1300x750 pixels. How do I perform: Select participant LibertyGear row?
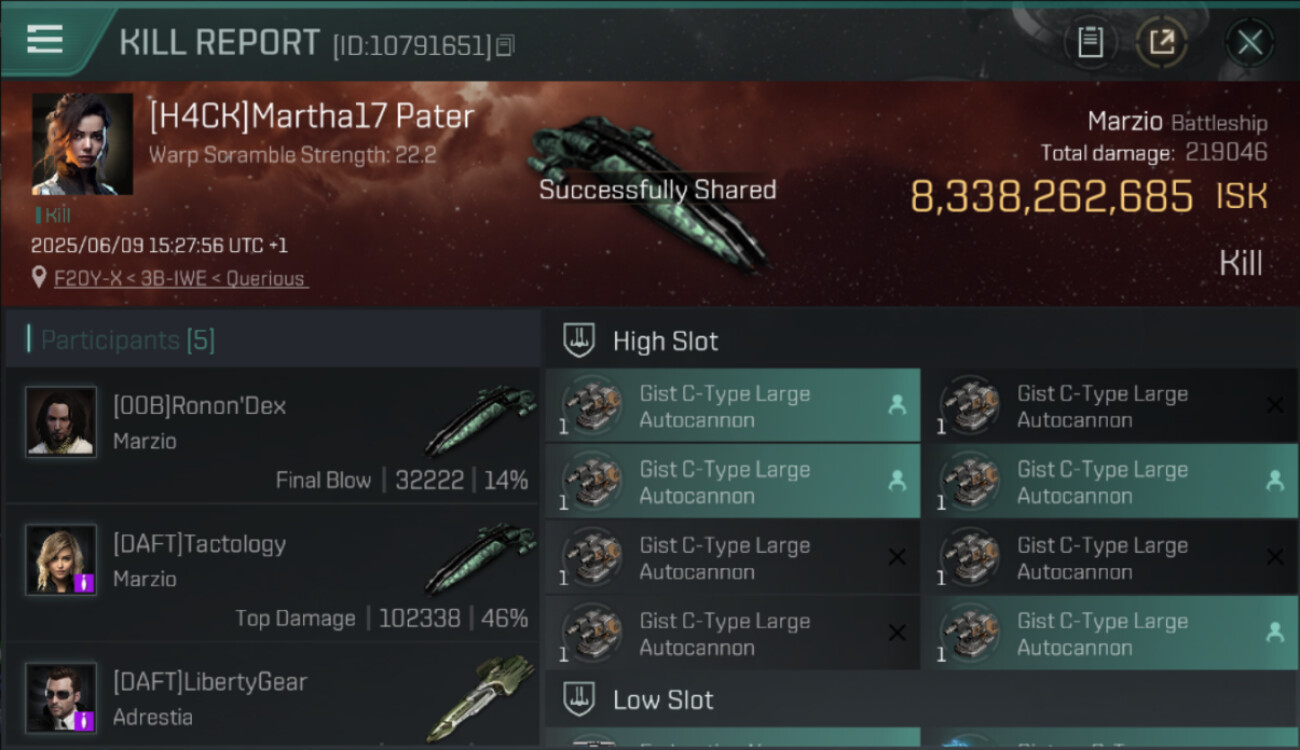(x=272, y=698)
